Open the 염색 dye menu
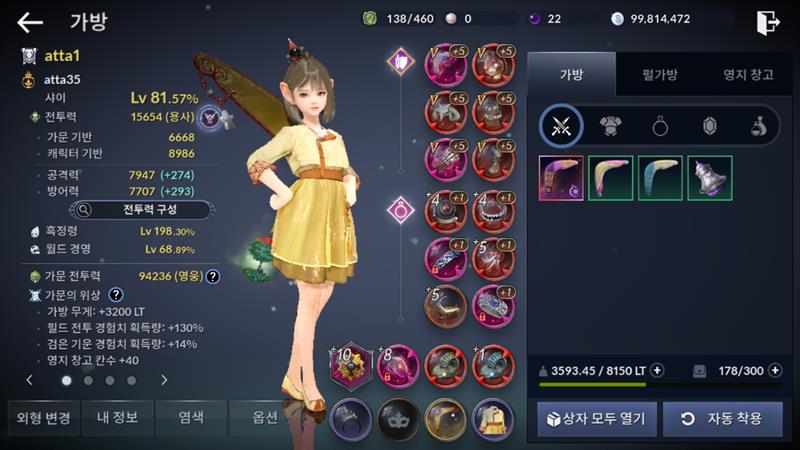This screenshot has width=800, height=450. pos(192,418)
